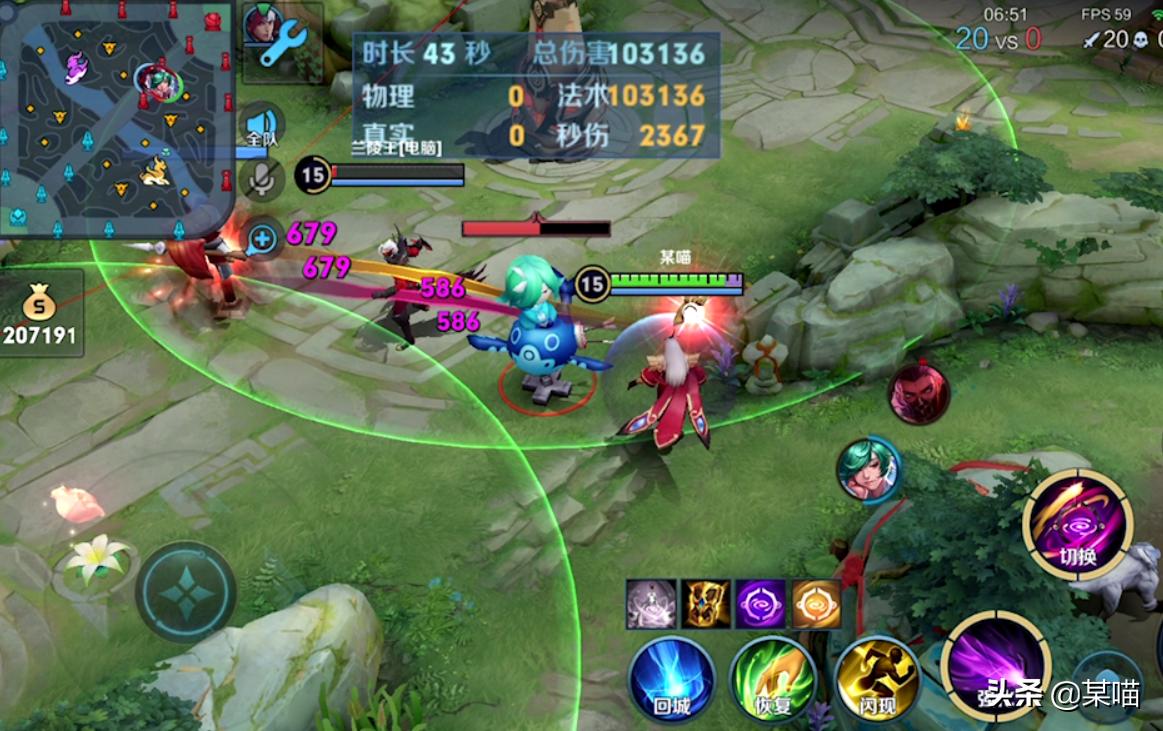Select the white figure skill icon
This screenshot has height=731, width=1163.
(651, 604)
